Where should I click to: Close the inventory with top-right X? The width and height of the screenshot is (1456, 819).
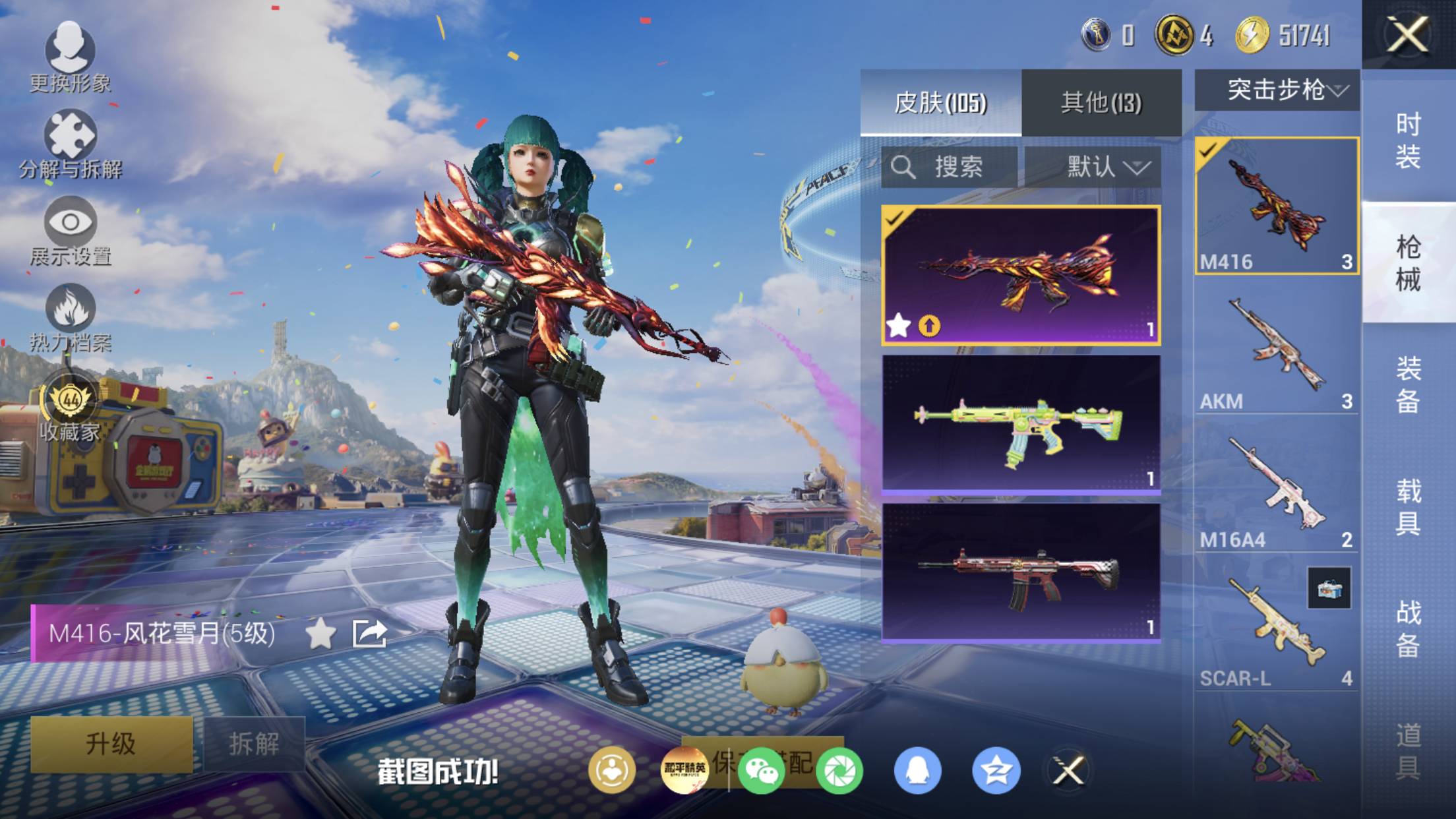1408,34
